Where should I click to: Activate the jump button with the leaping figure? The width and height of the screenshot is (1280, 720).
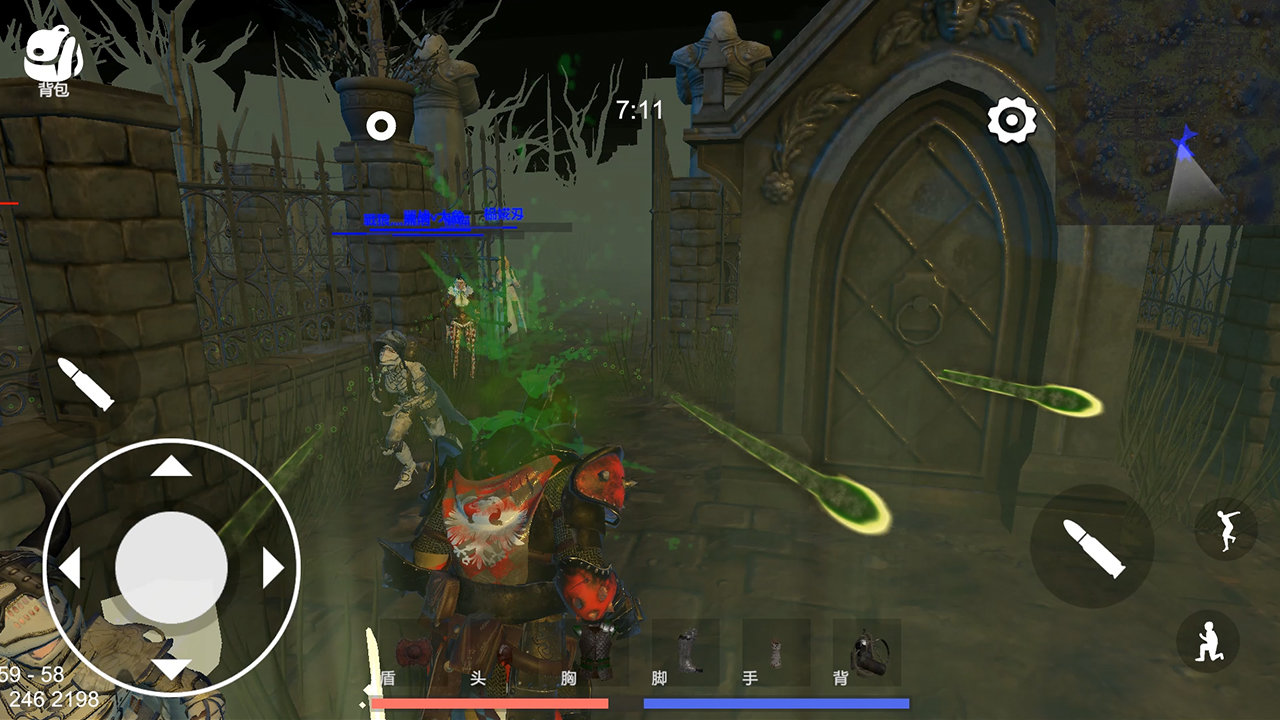click(x=1226, y=529)
